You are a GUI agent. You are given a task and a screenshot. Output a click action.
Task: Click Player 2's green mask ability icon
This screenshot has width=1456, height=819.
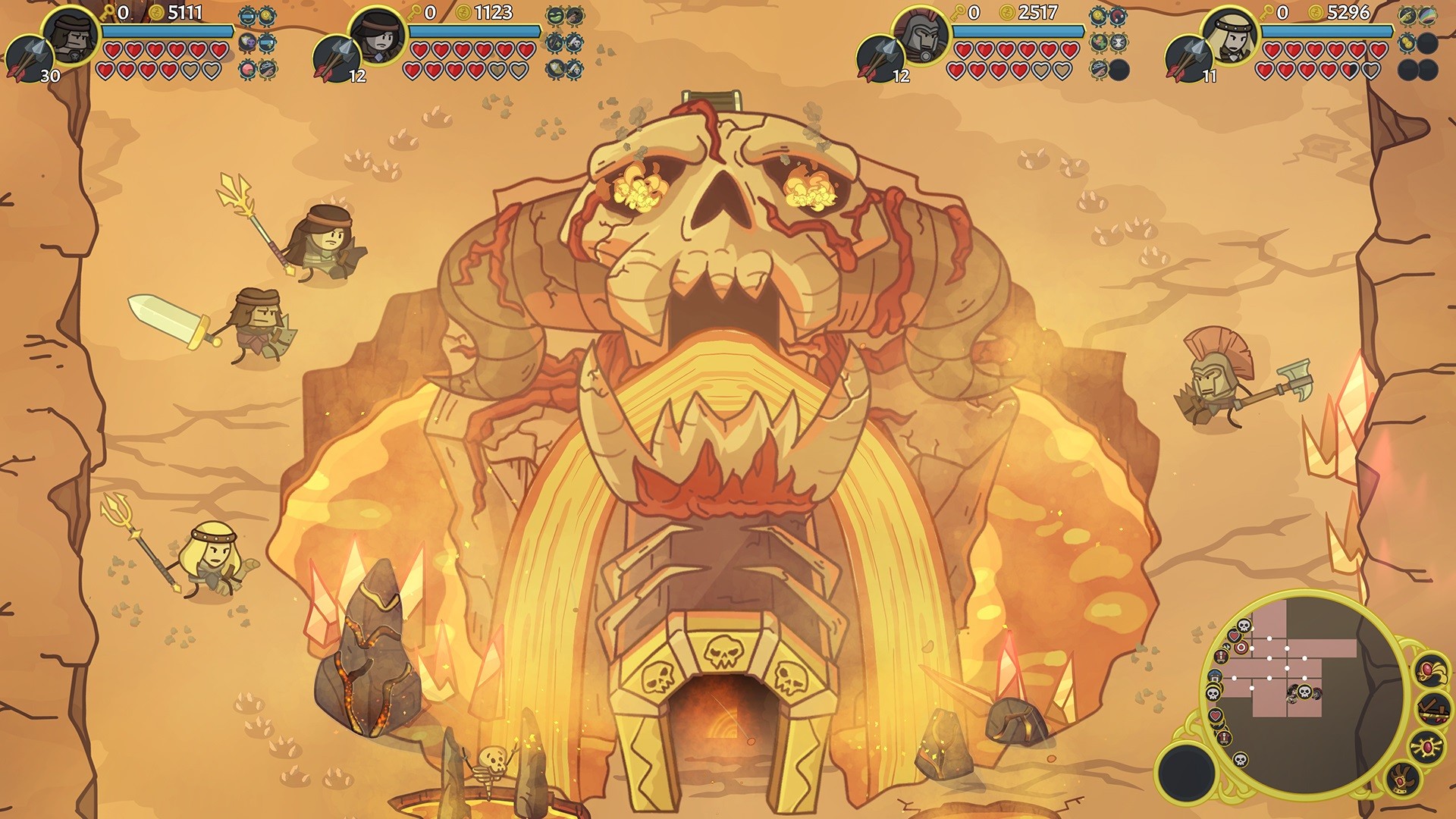click(555, 16)
